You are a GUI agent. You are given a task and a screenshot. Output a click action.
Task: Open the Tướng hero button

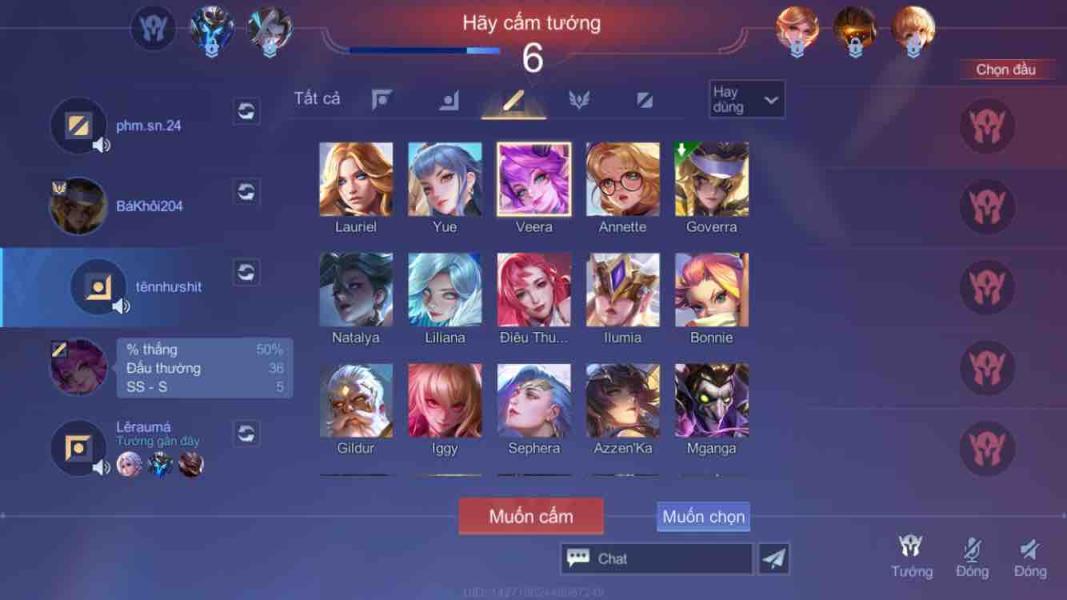pyautogui.click(x=911, y=556)
